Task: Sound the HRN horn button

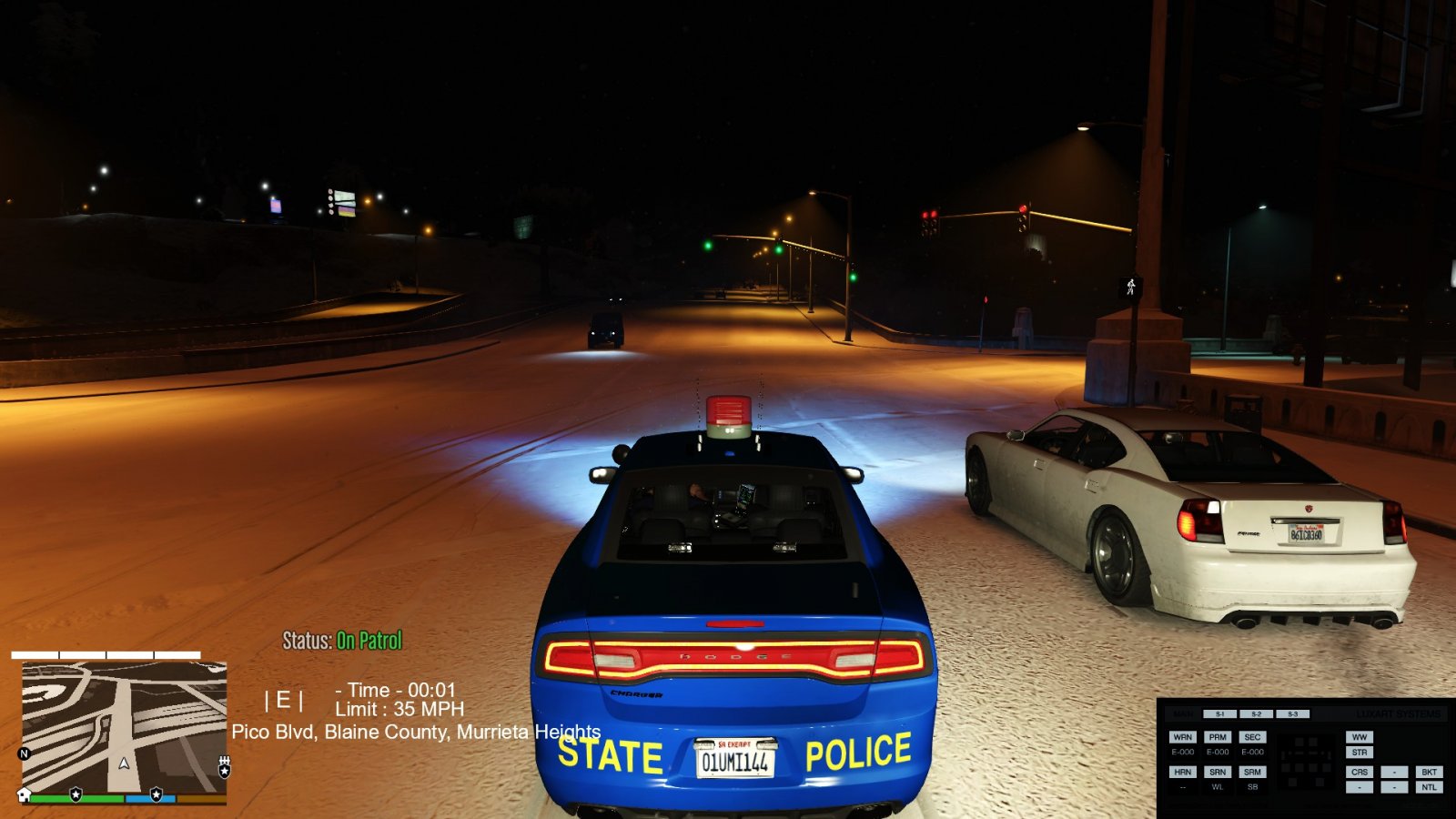Action: tap(1183, 772)
